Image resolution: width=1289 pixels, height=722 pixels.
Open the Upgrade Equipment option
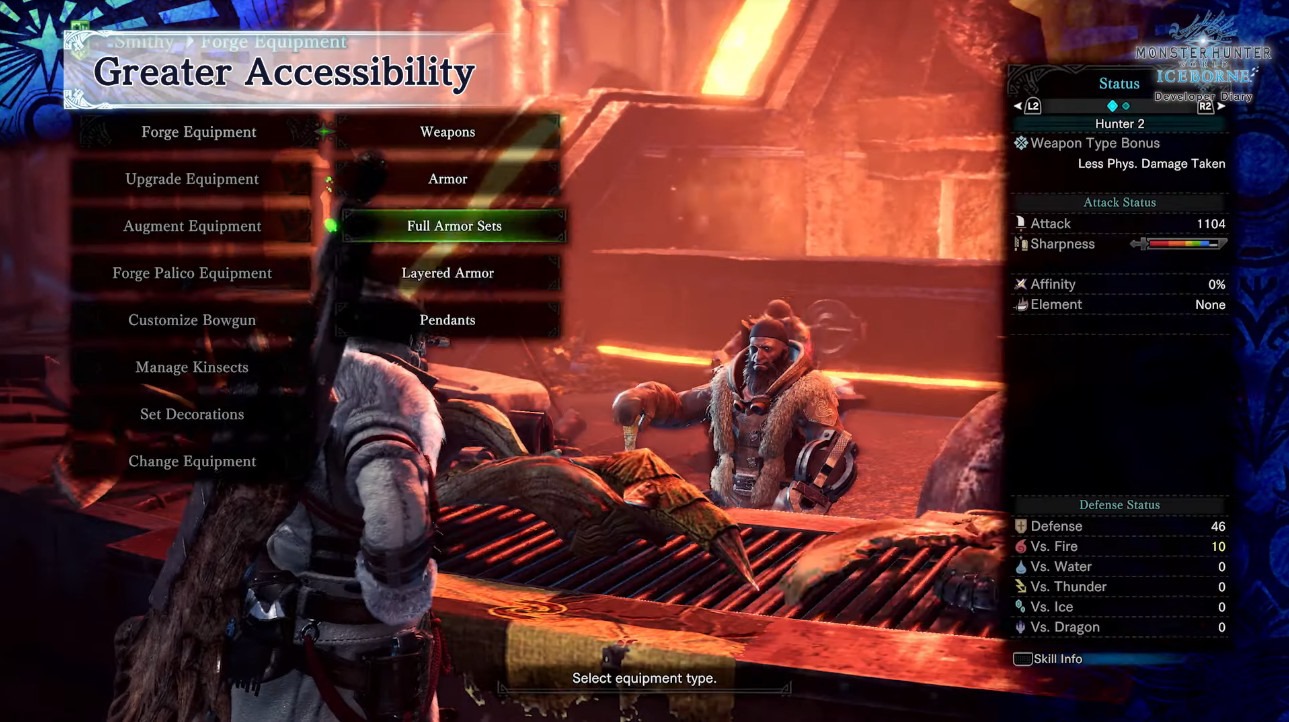coord(192,179)
